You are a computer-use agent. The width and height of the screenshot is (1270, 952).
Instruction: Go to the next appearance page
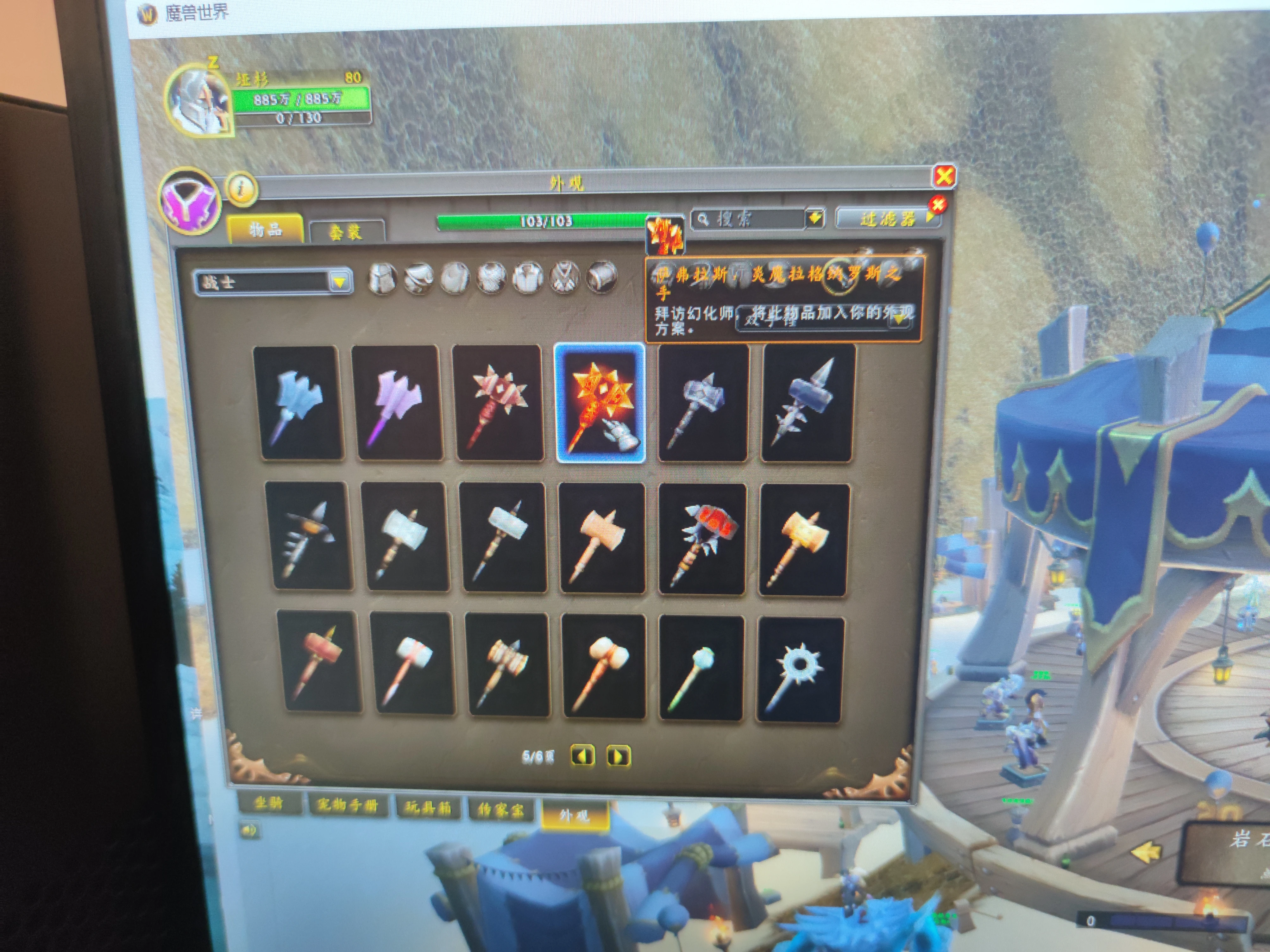[x=618, y=756]
